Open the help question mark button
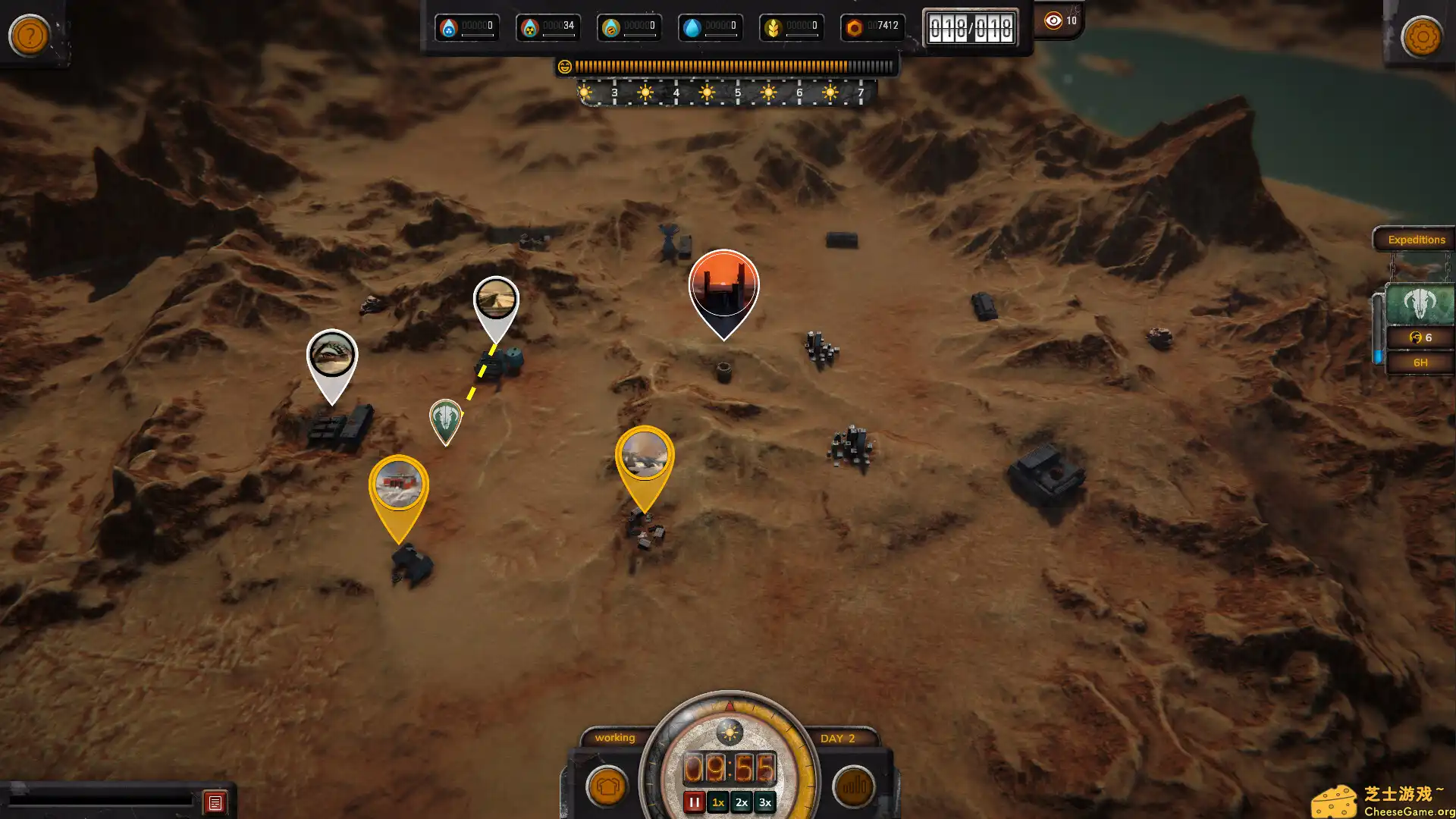Screen dimensions: 1456x819 coord(29,35)
